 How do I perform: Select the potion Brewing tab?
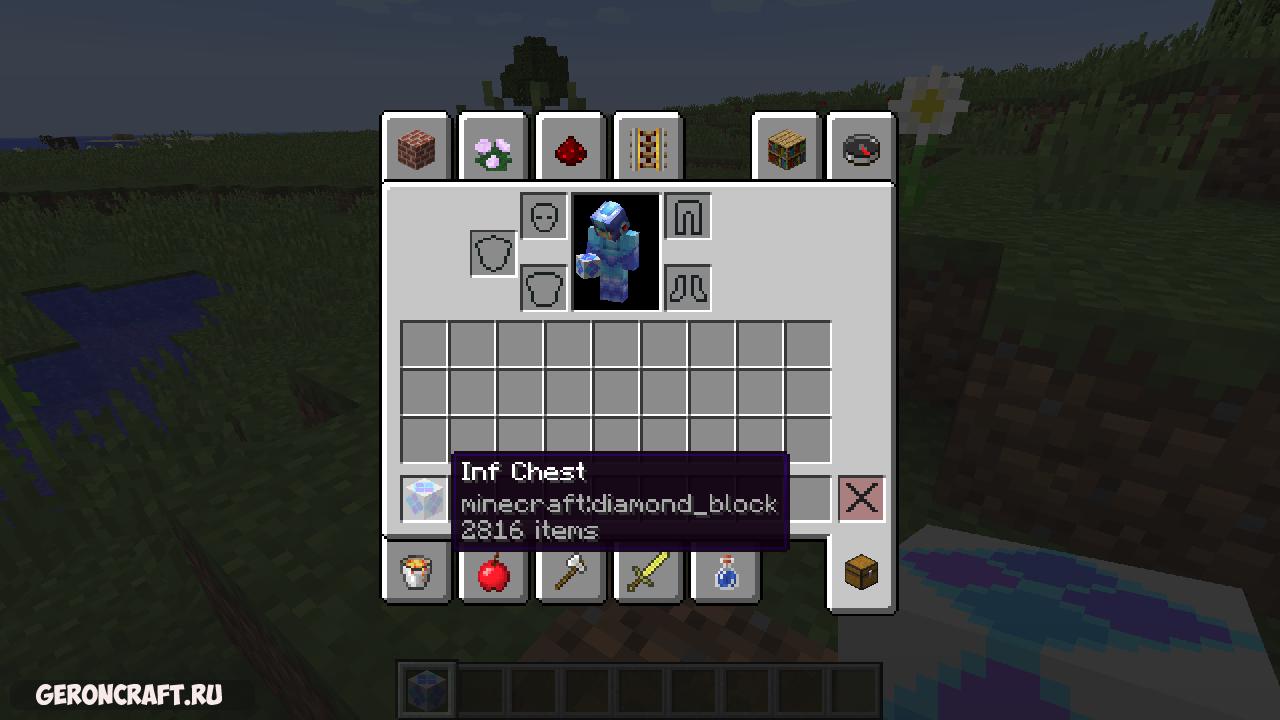725,573
